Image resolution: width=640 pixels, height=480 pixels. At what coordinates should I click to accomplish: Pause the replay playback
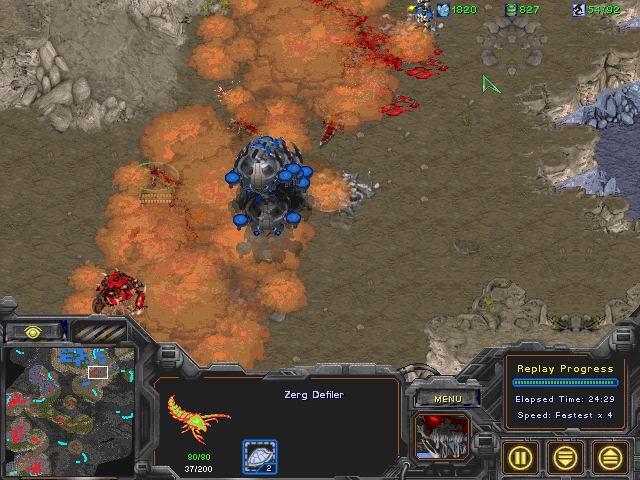pos(520,458)
